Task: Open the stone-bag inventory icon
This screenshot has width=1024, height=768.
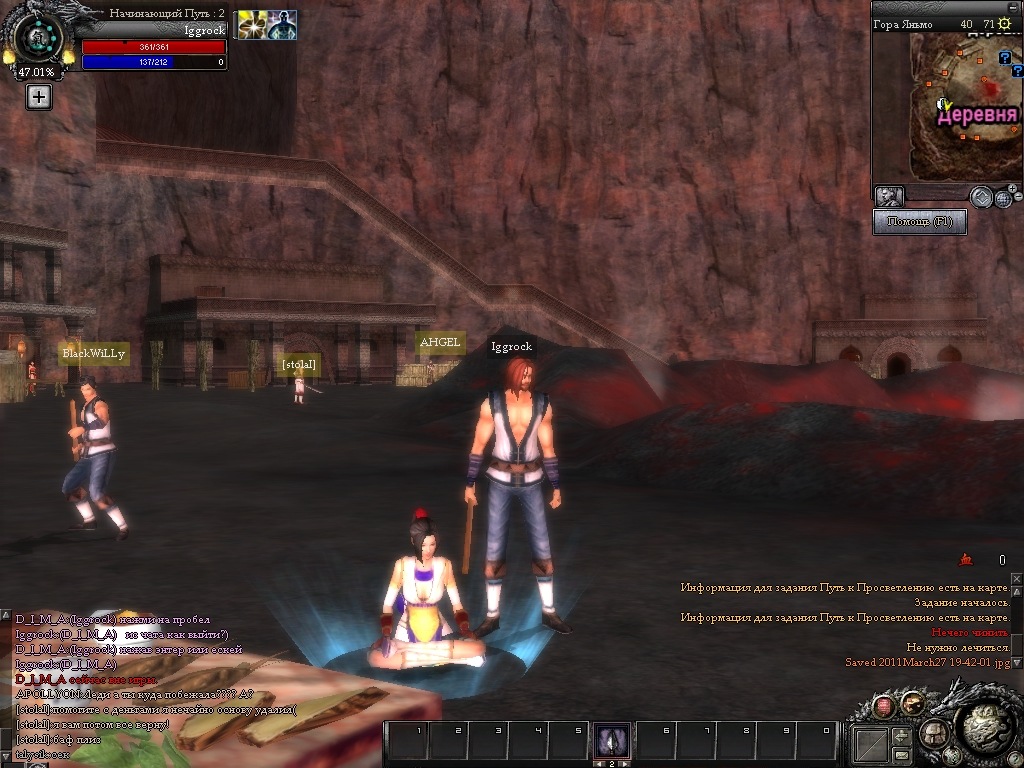Action: pos(932,732)
